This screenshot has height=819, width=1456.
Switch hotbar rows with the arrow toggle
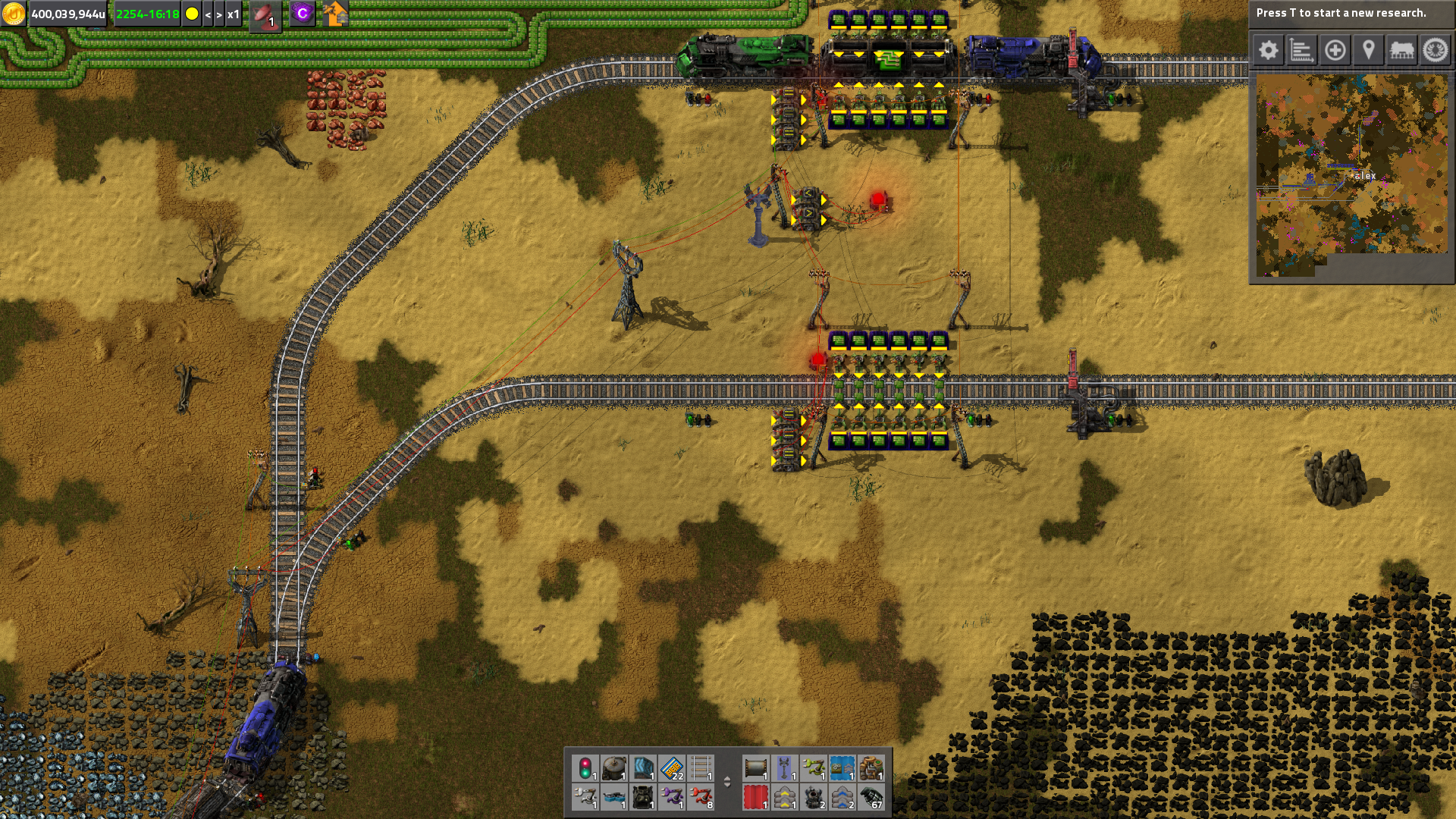tap(727, 782)
